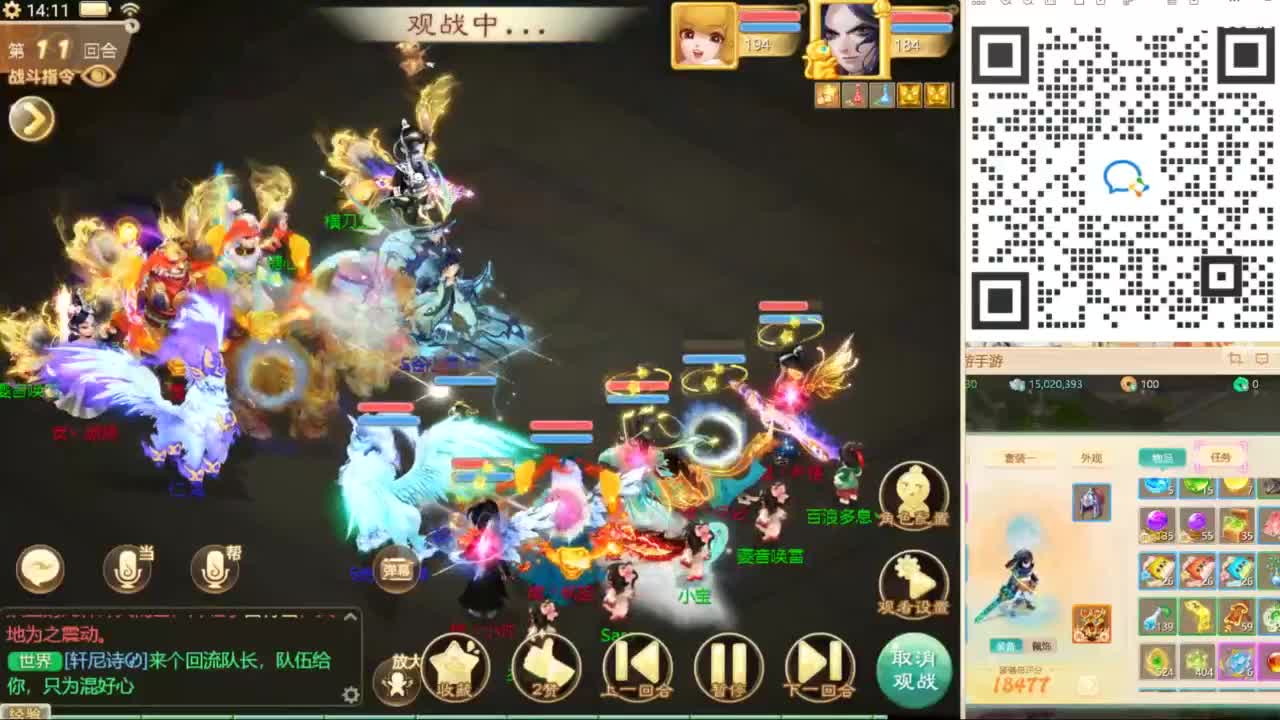Screen dimensions: 1280x720
Task: Collapse the panel with the golden arrow
Action: click(32, 118)
